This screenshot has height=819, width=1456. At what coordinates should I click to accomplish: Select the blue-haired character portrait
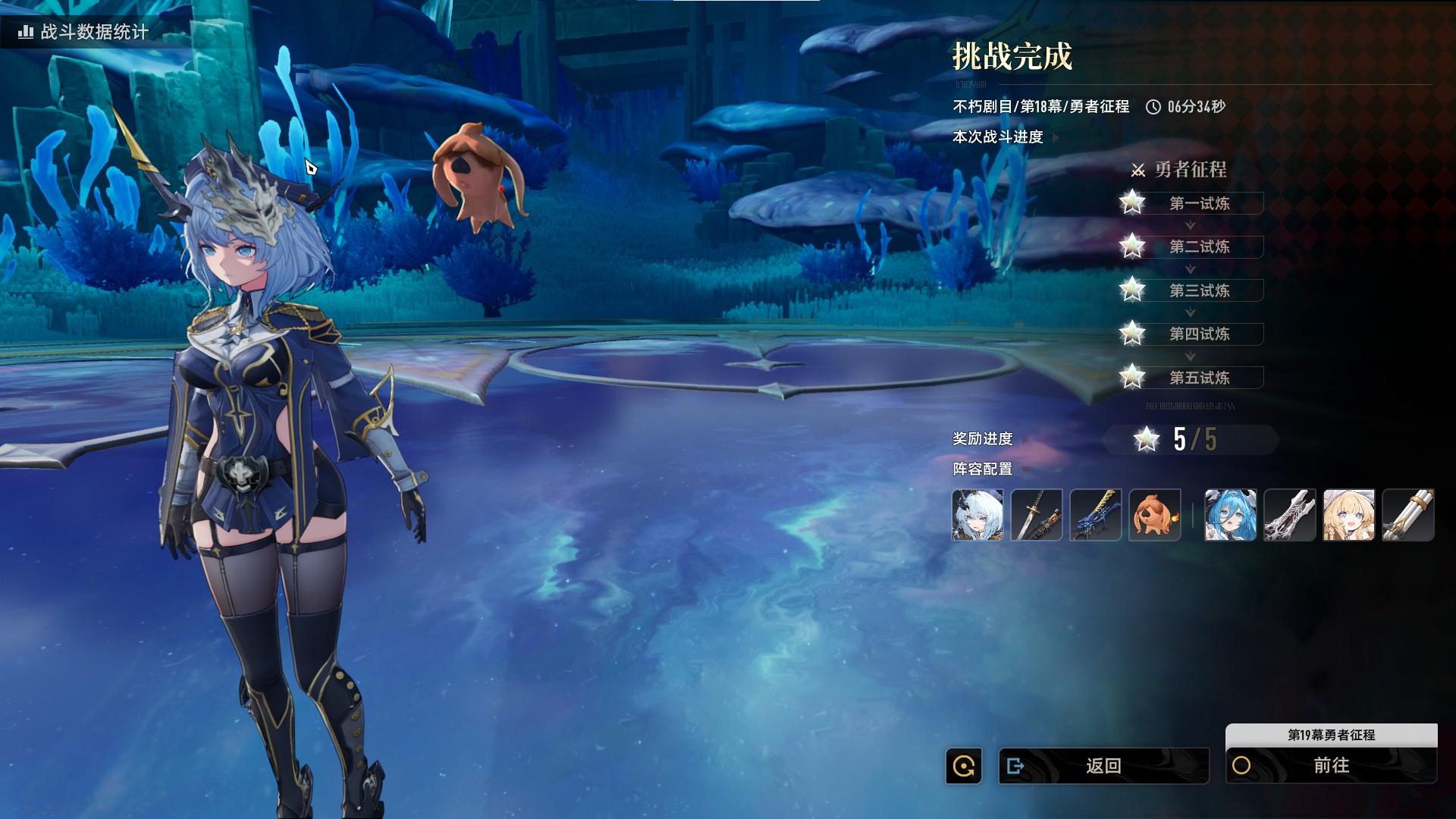click(x=1230, y=515)
